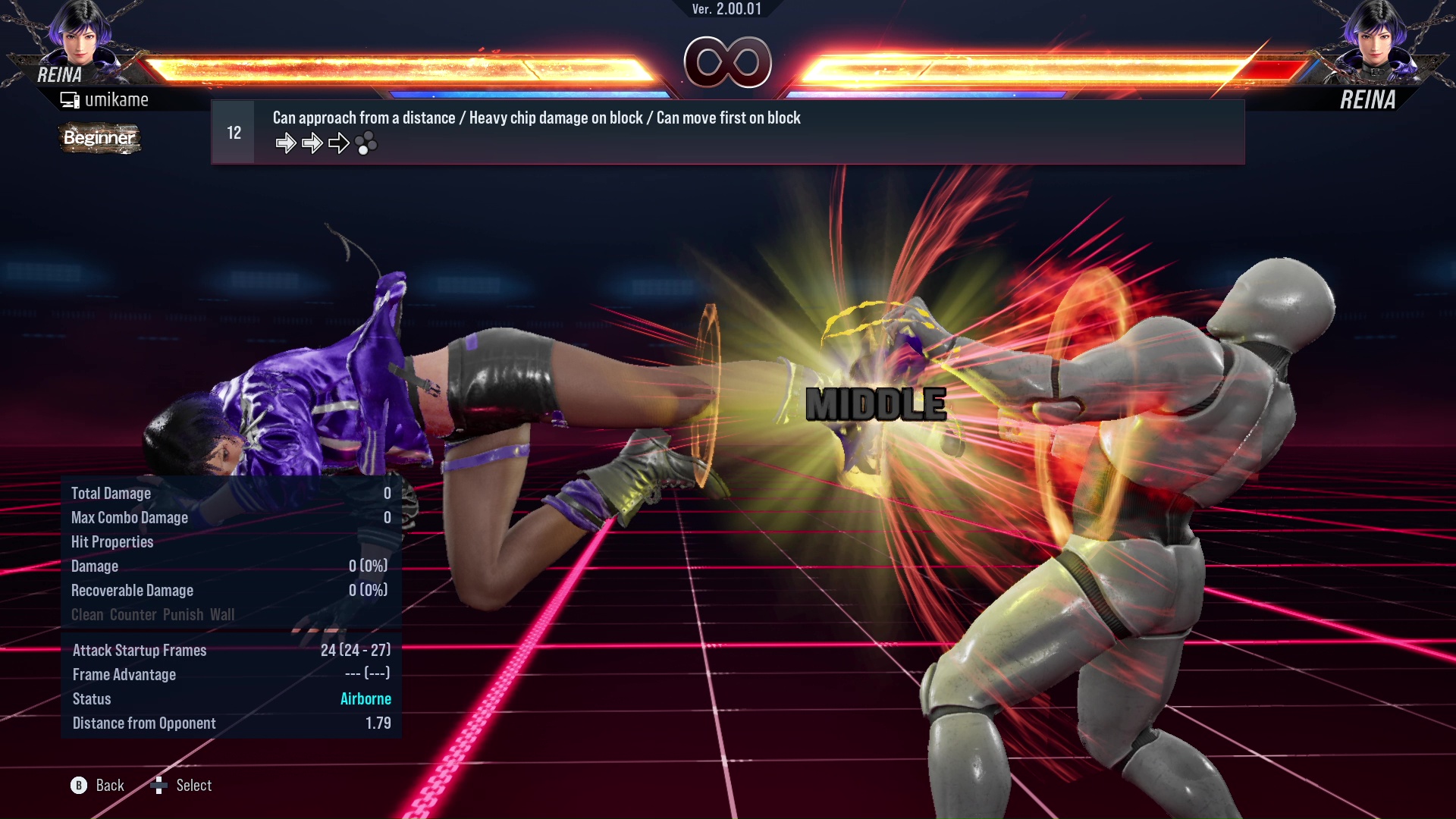Click the second forward arrow command icon
1456x819 pixels.
pyautogui.click(x=311, y=143)
